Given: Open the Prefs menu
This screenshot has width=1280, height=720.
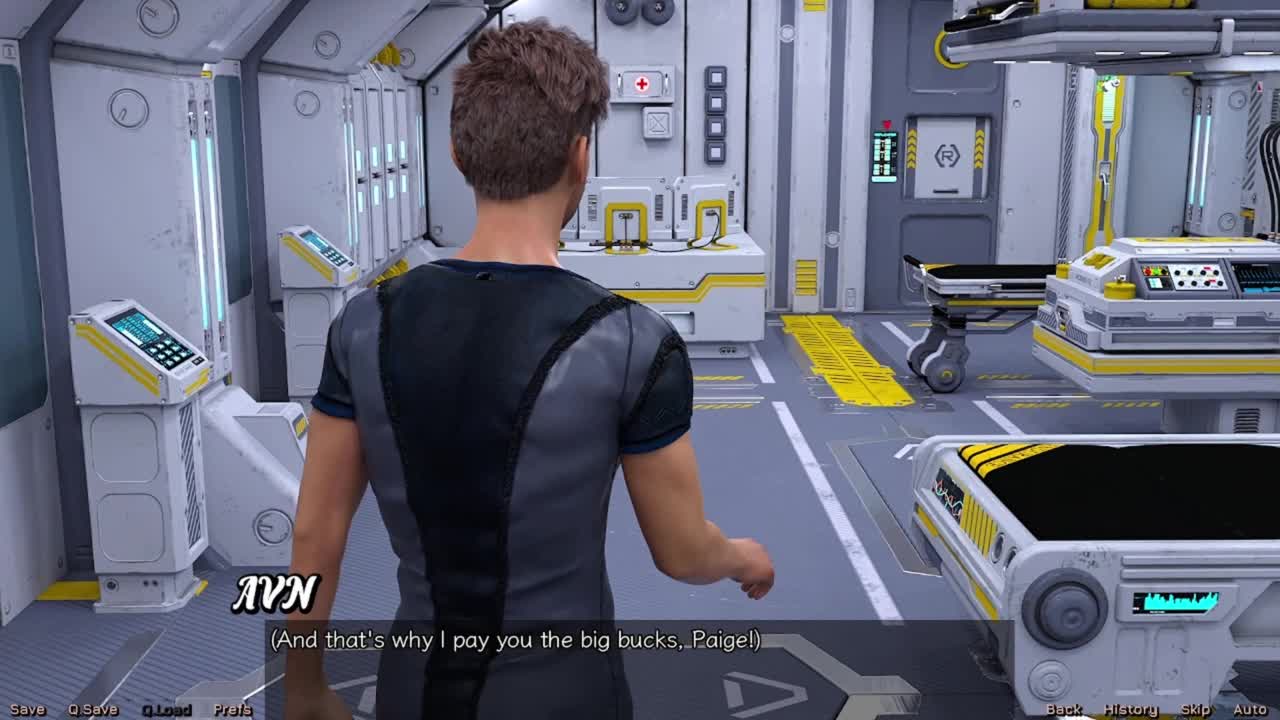Looking at the screenshot, I should coord(232,709).
